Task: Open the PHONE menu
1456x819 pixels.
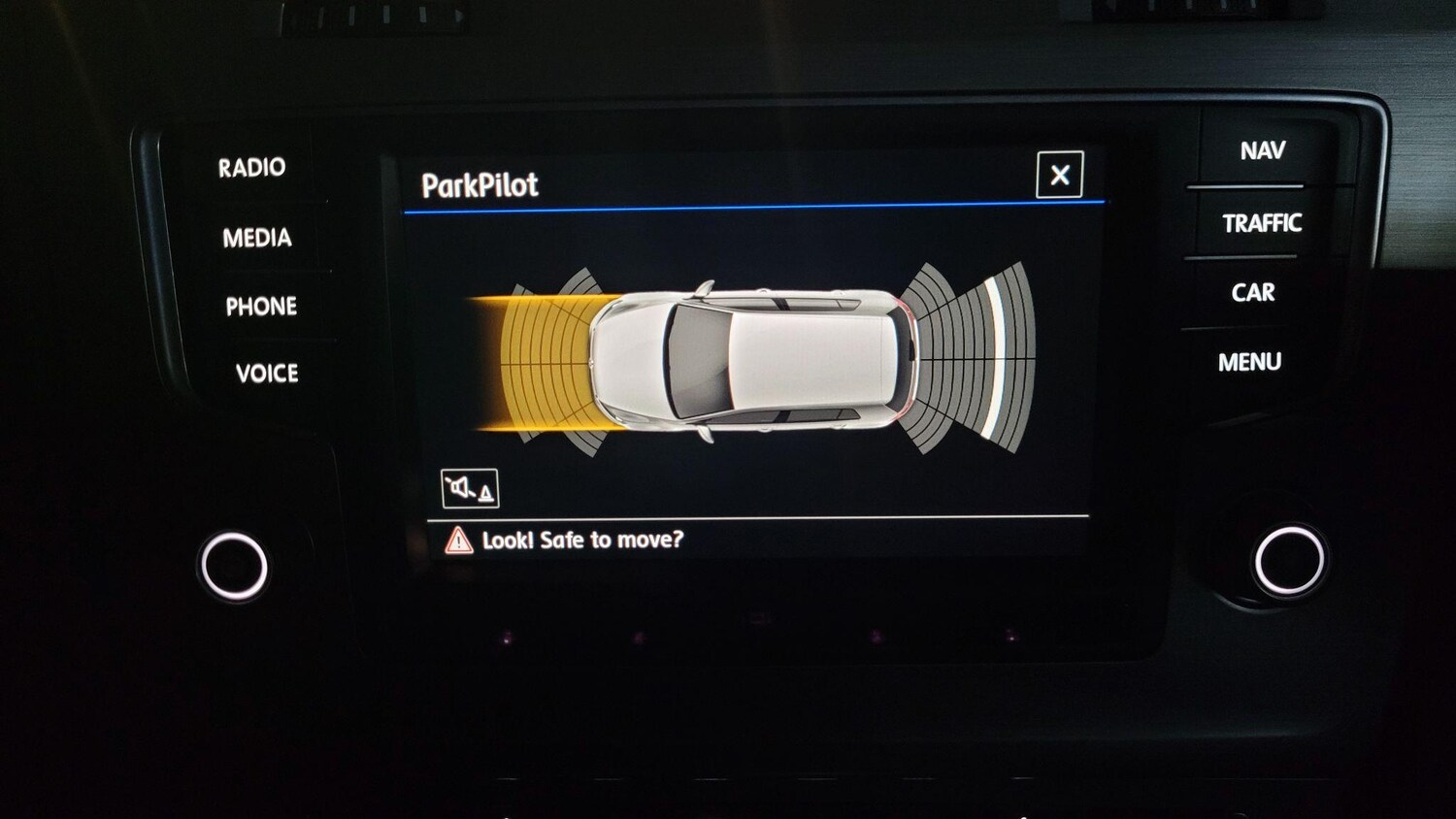Action: (x=261, y=307)
